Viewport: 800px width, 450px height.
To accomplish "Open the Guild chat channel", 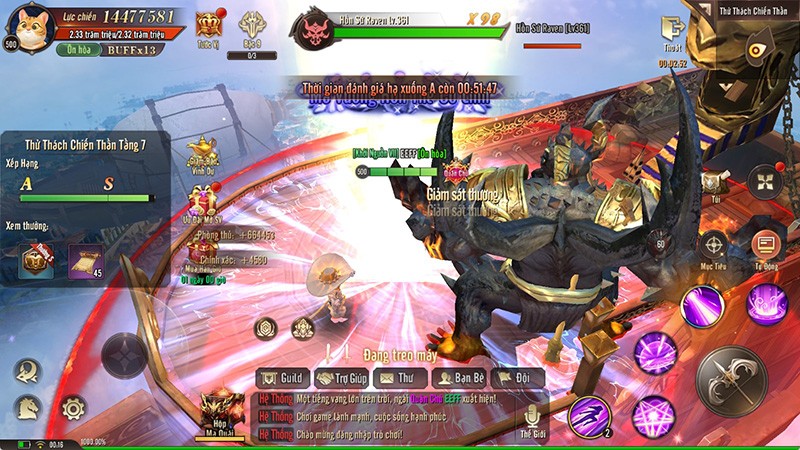I will (x=281, y=378).
